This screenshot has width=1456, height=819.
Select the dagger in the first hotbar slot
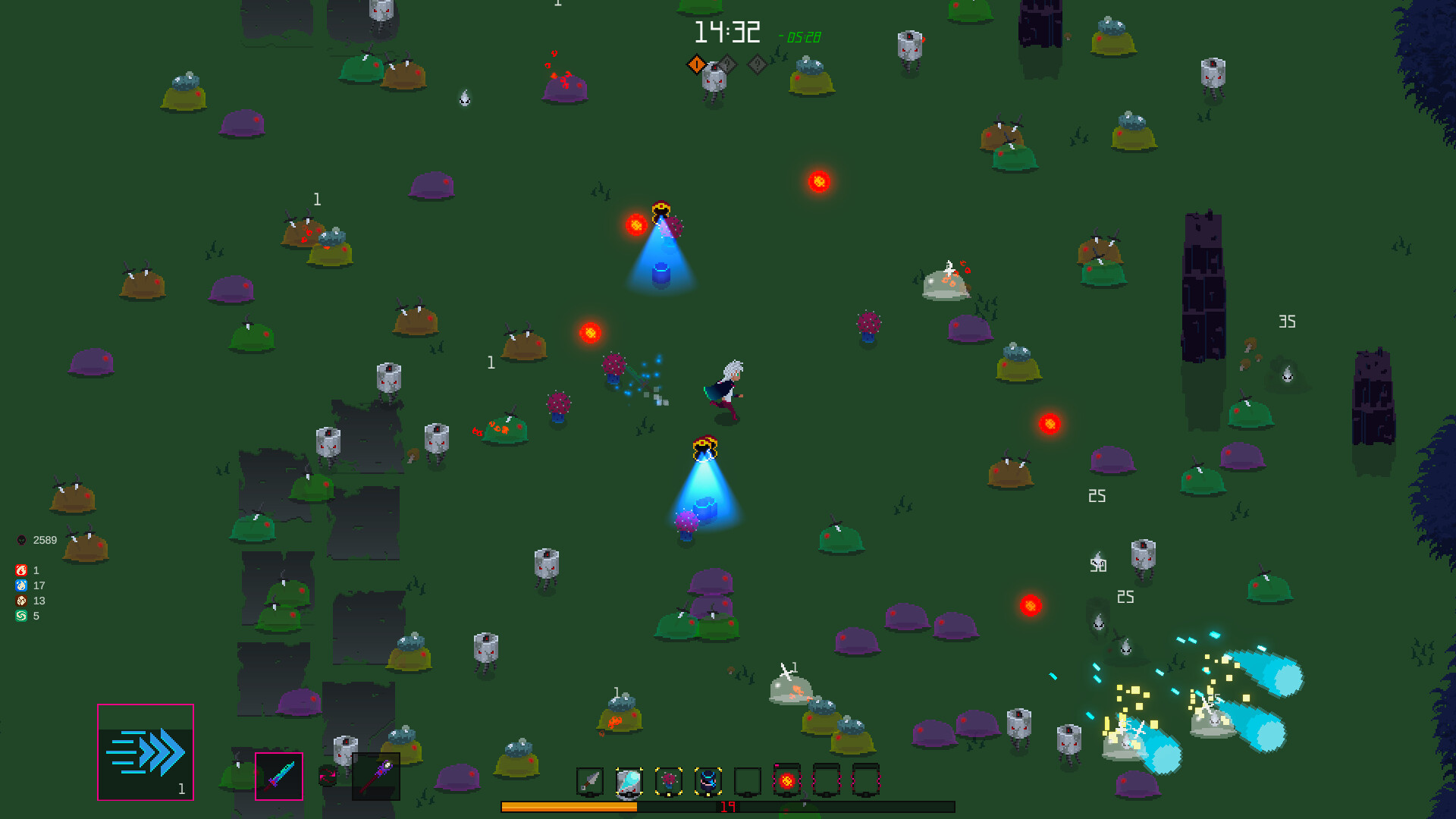click(591, 780)
